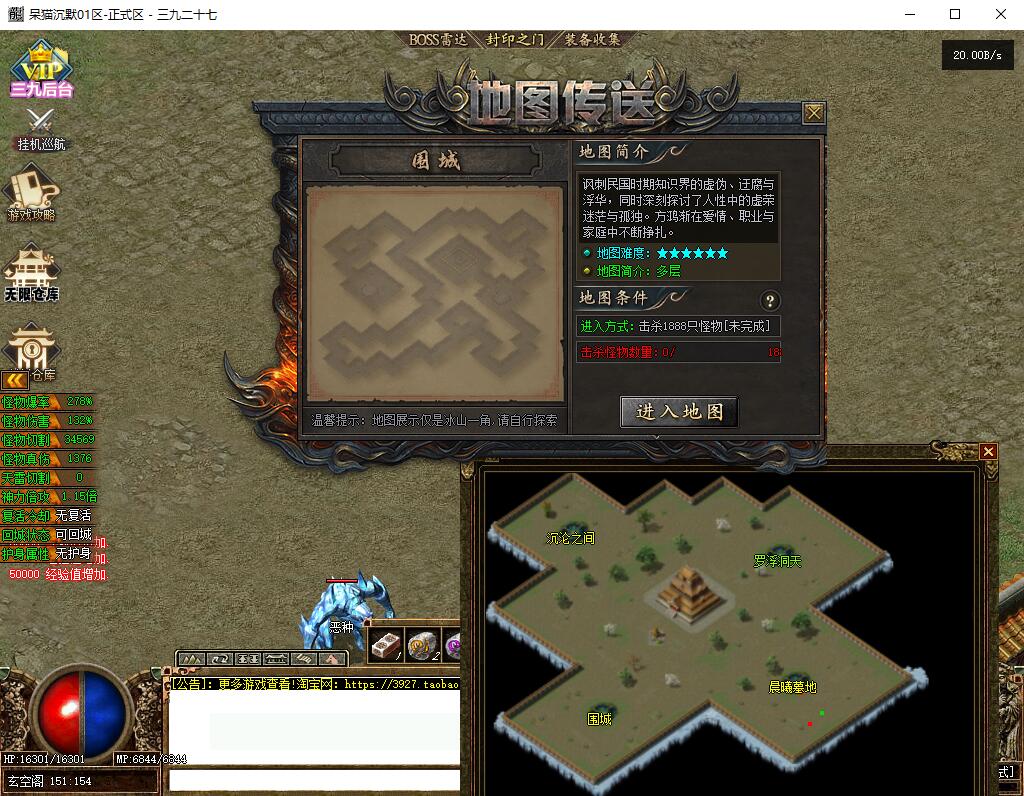Open the BOSS雷达 tab
The width and height of the screenshot is (1024, 796).
point(438,40)
